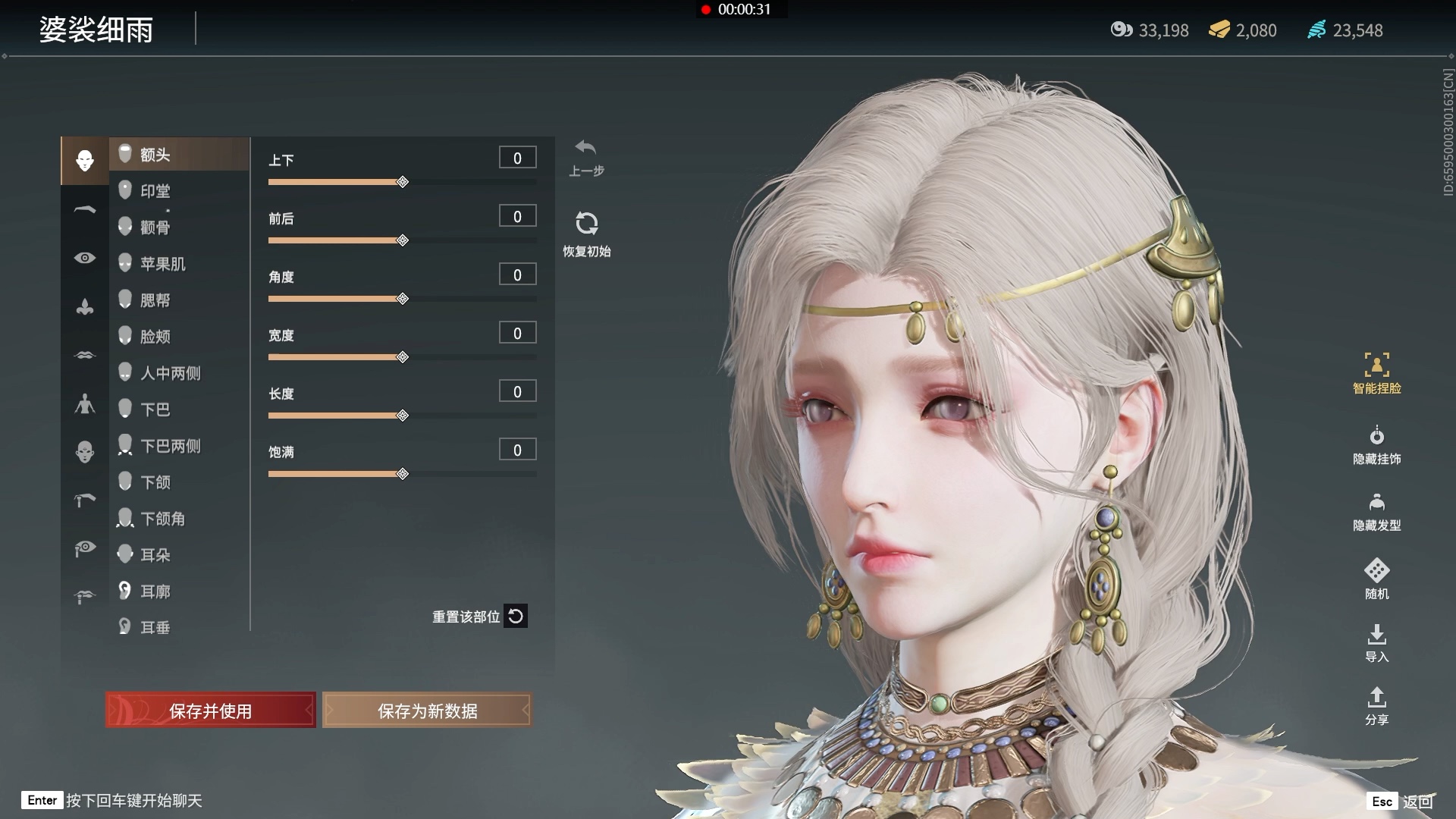Open the mouth customization category

point(84,355)
